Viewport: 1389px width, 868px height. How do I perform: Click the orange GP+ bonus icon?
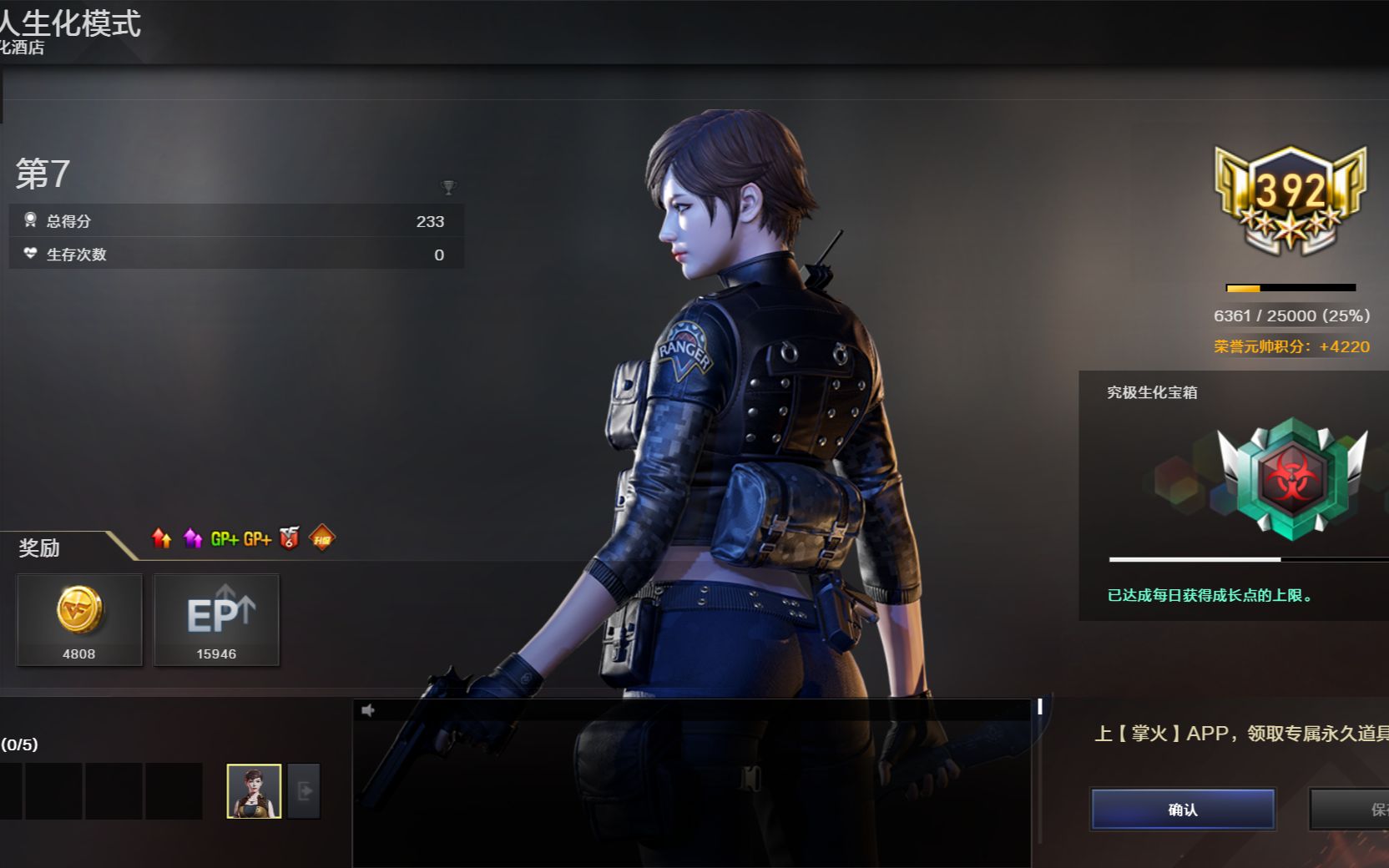pyautogui.click(x=257, y=539)
